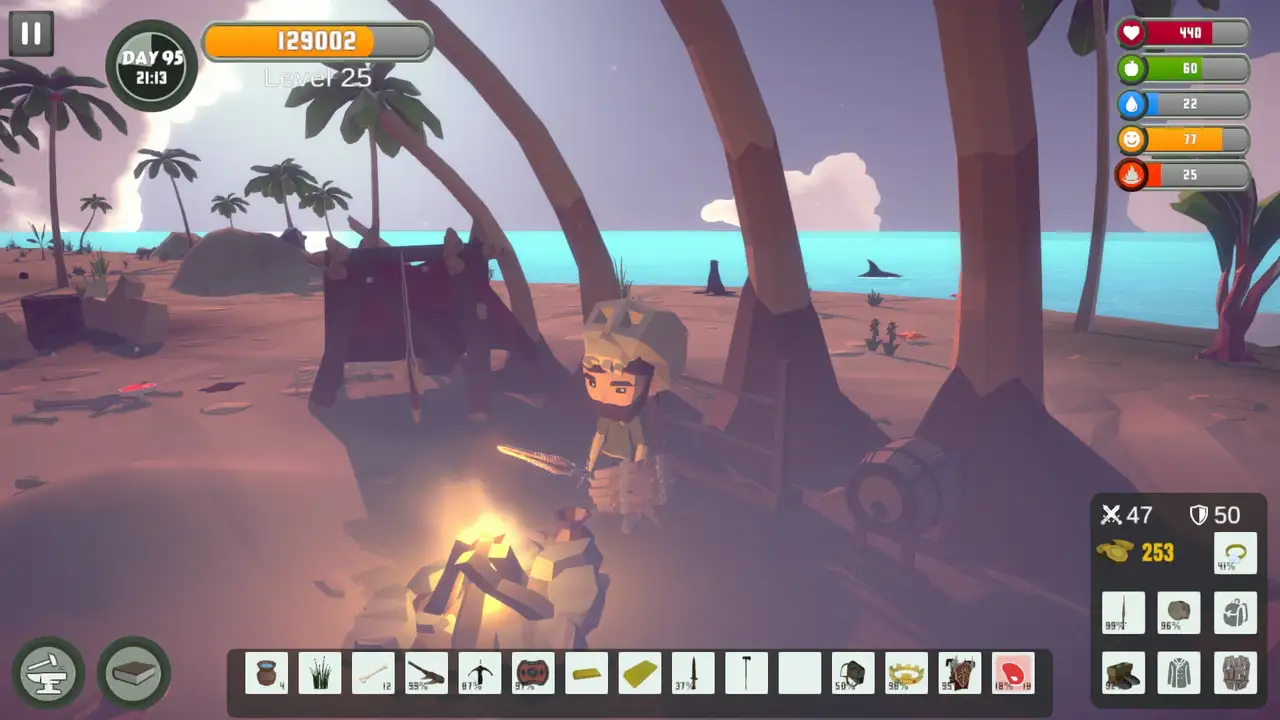Select the crown item in the hotbar

click(x=905, y=673)
